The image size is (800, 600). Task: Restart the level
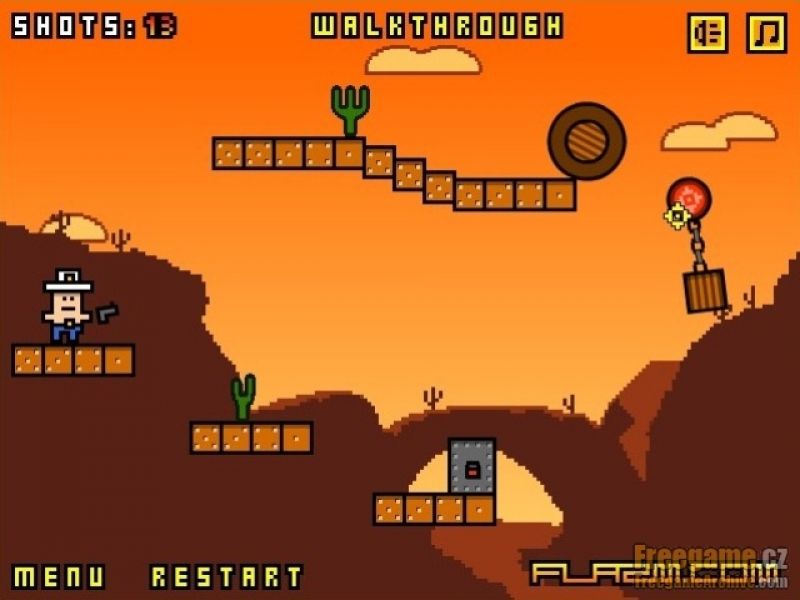[x=226, y=577]
